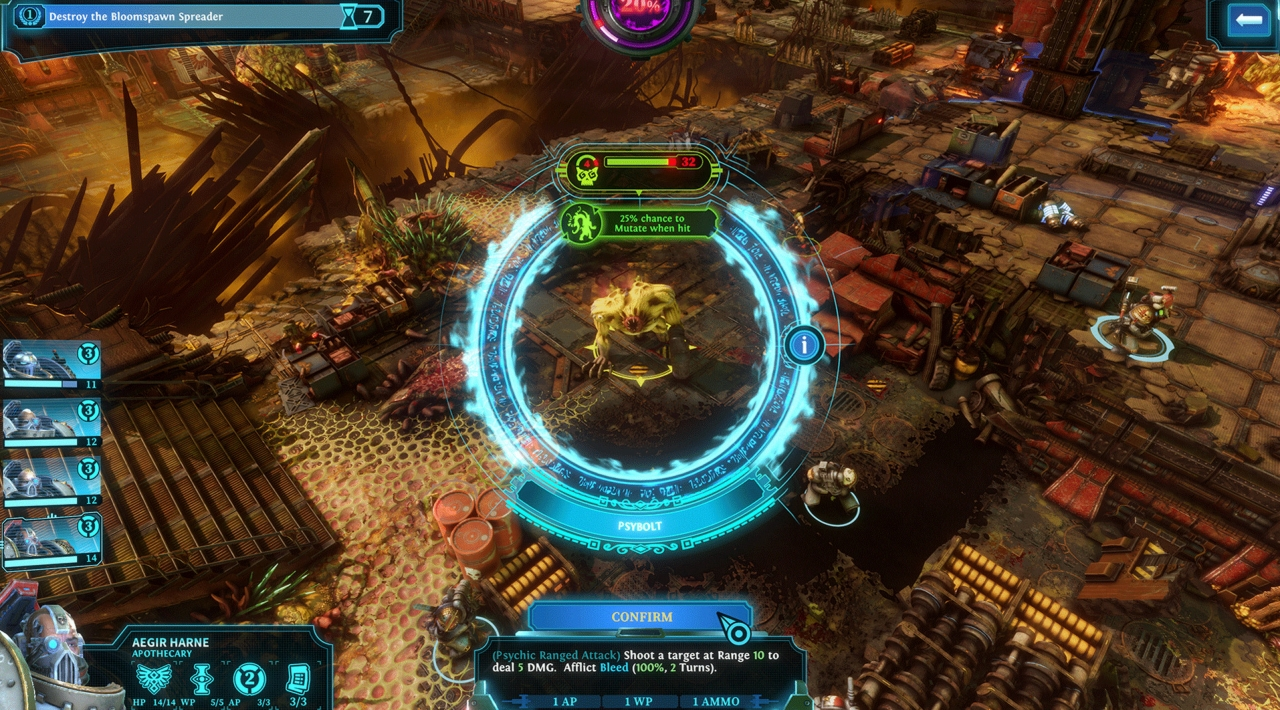The image size is (1280, 710).
Task: Open the blue target info button
Action: [x=804, y=346]
